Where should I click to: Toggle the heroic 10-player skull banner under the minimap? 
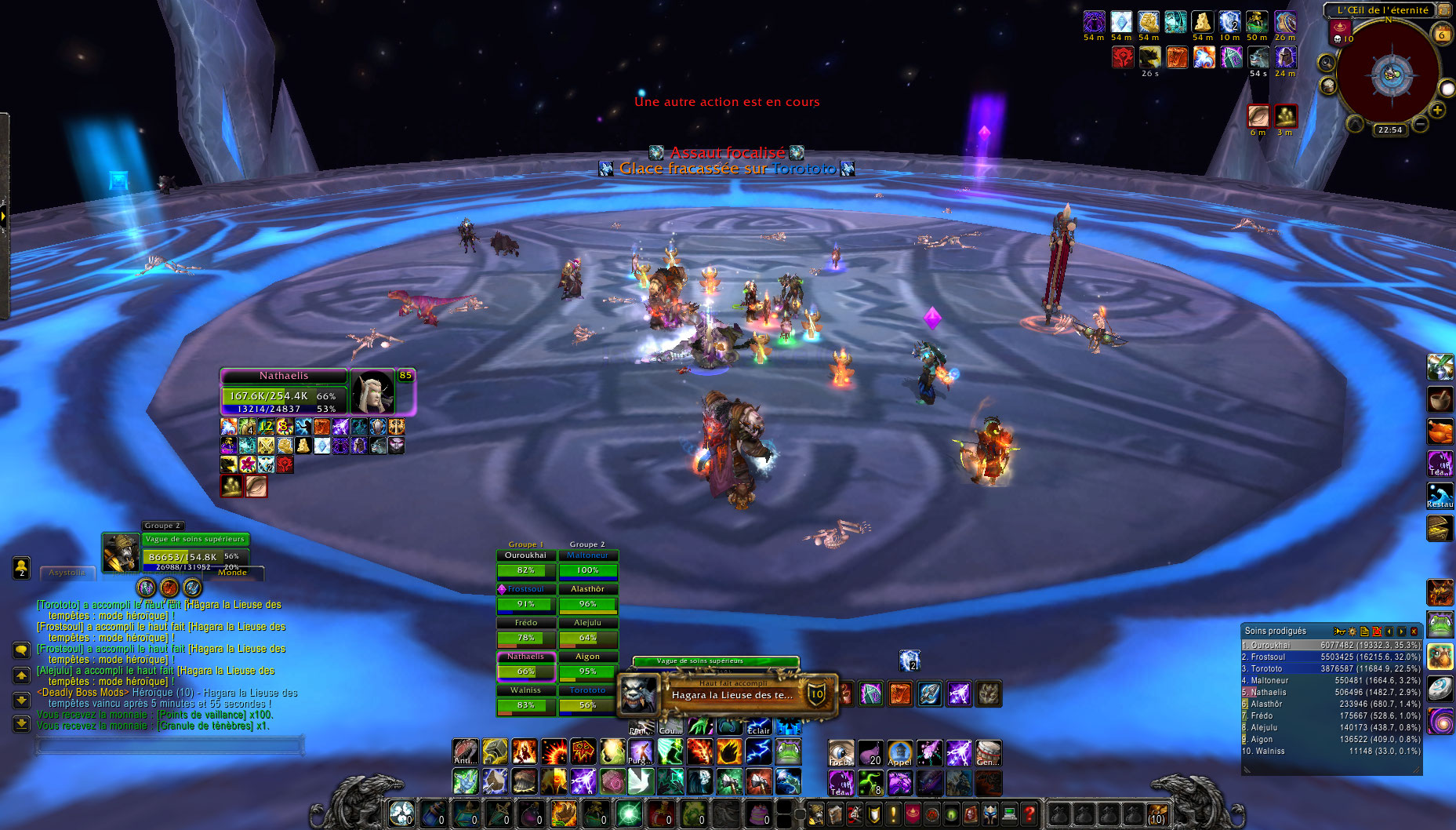pyautogui.click(x=1339, y=33)
